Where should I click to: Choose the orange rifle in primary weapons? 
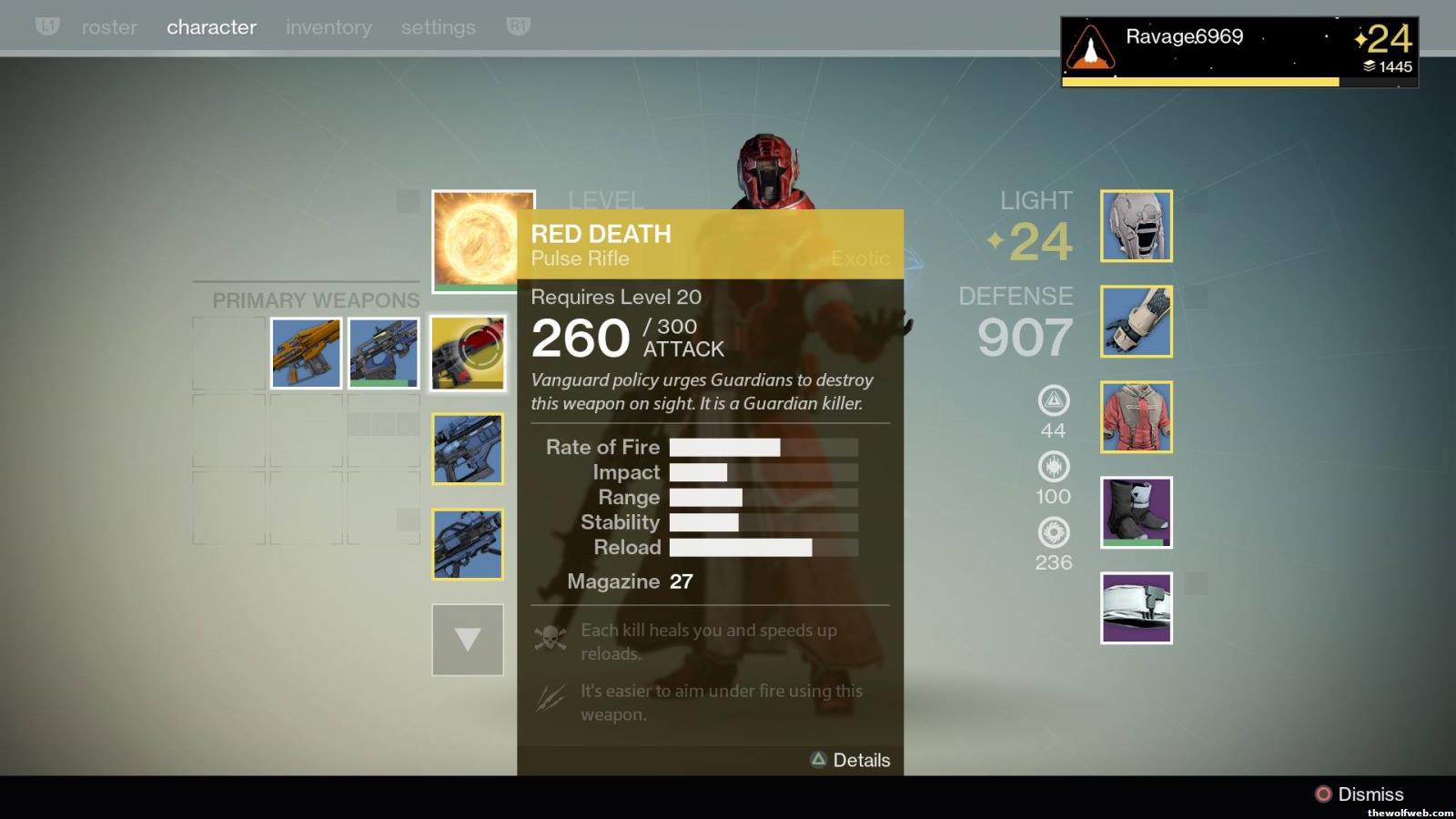(x=307, y=353)
